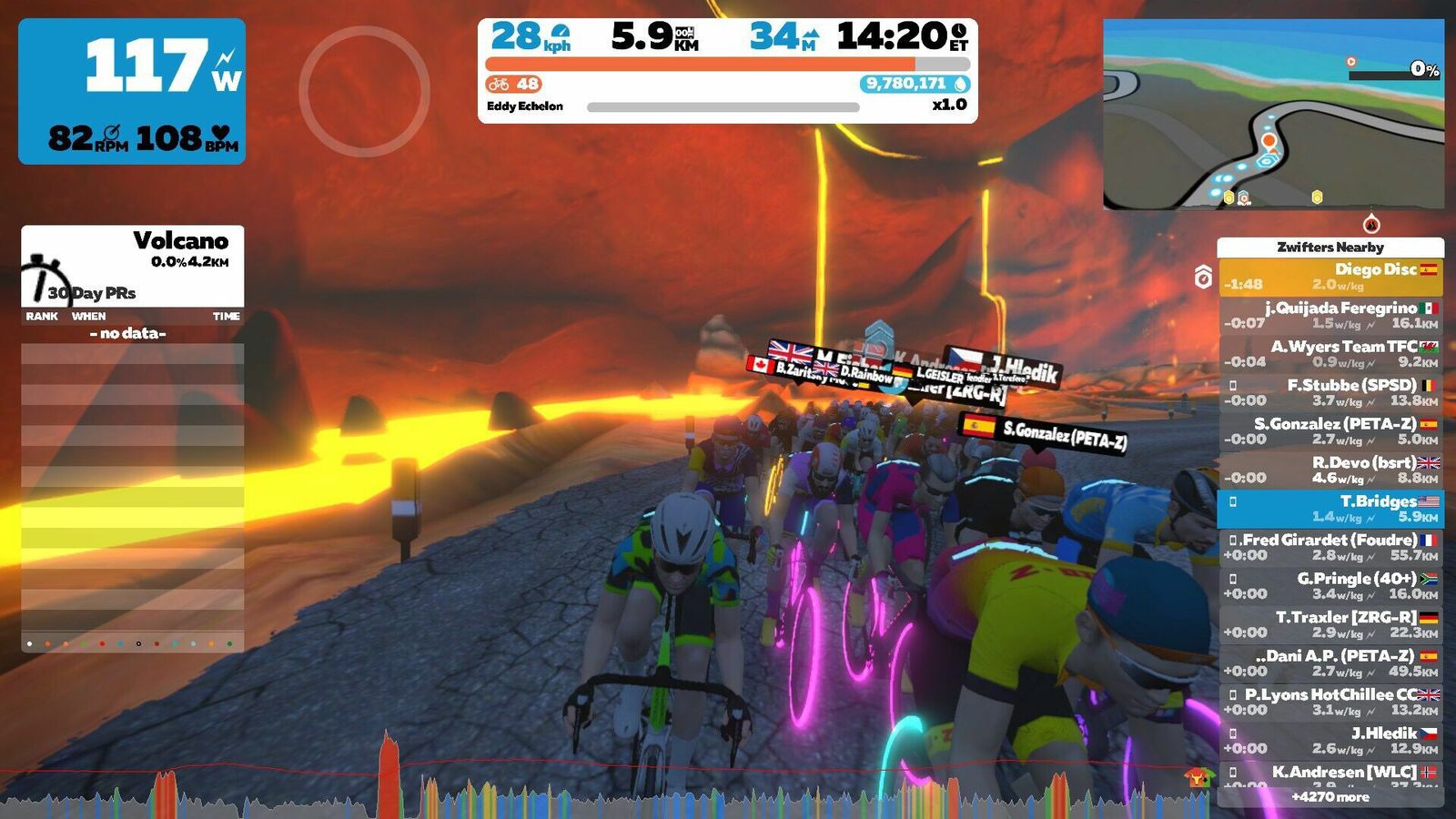The image size is (1456, 819).
Task: Select T.Traxler [ZRG-R] rider row
Action: click(x=1330, y=624)
